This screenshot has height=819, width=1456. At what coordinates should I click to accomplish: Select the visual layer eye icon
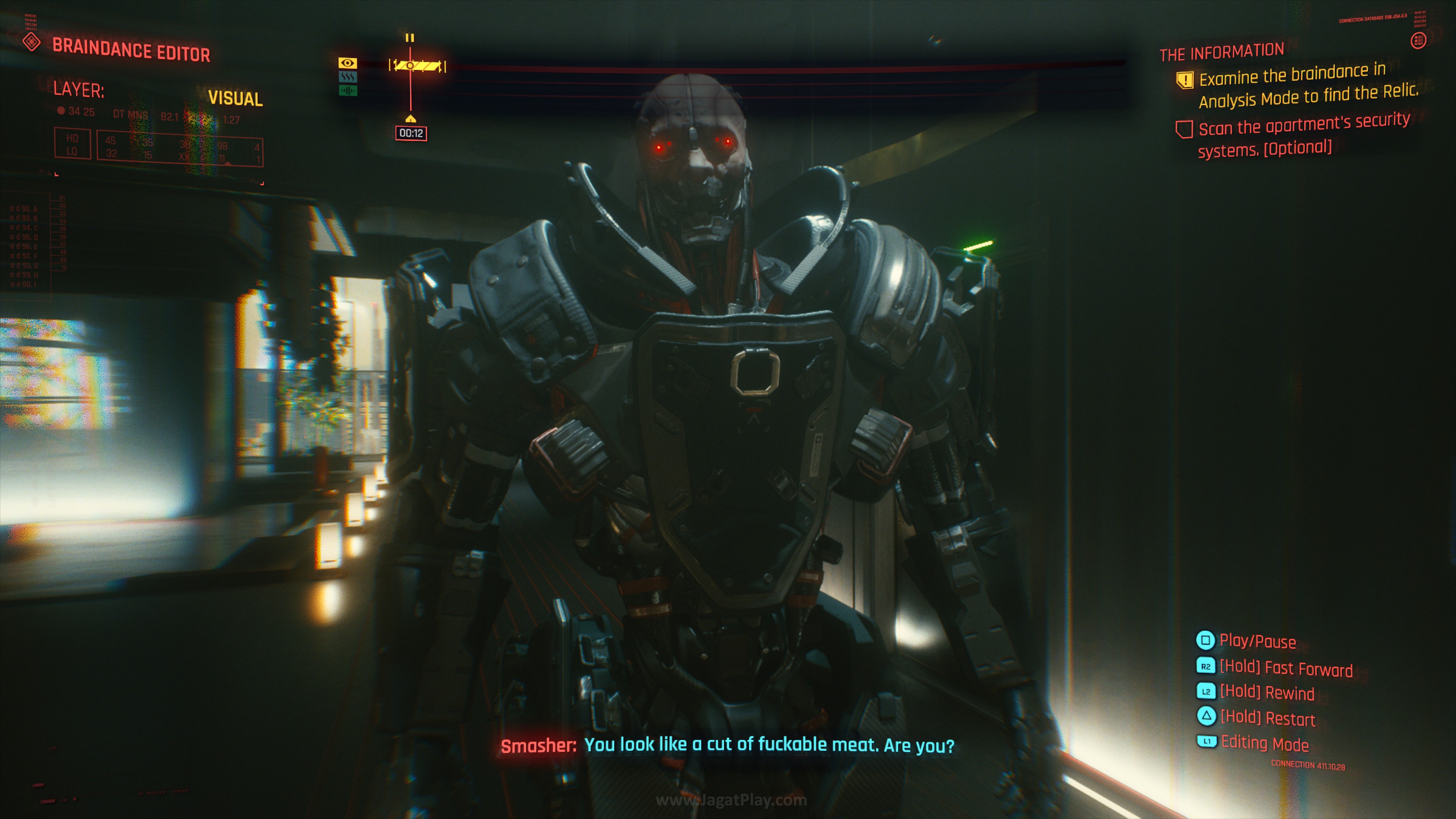(x=348, y=63)
